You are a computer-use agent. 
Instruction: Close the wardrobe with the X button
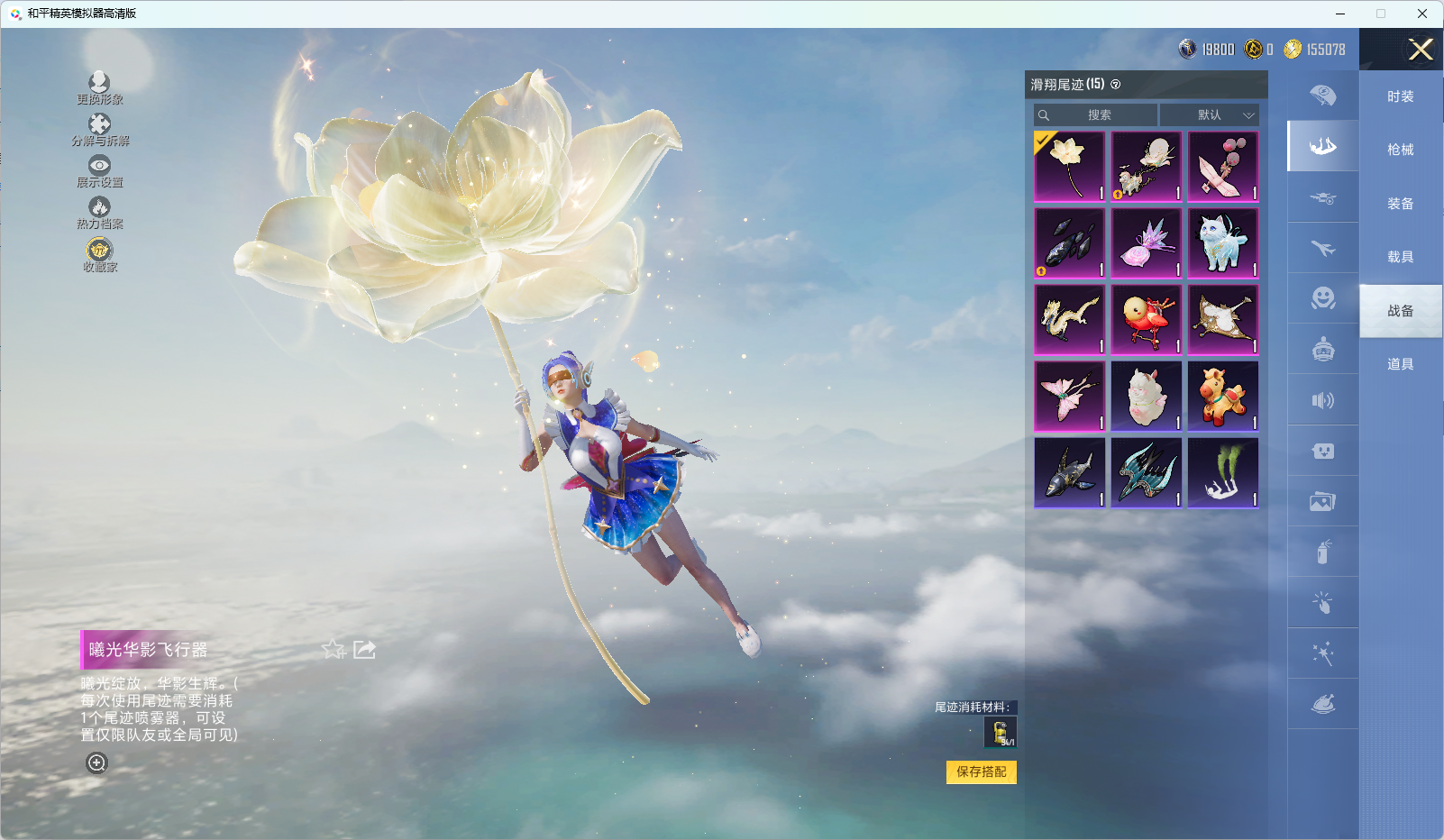coord(1421,50)
